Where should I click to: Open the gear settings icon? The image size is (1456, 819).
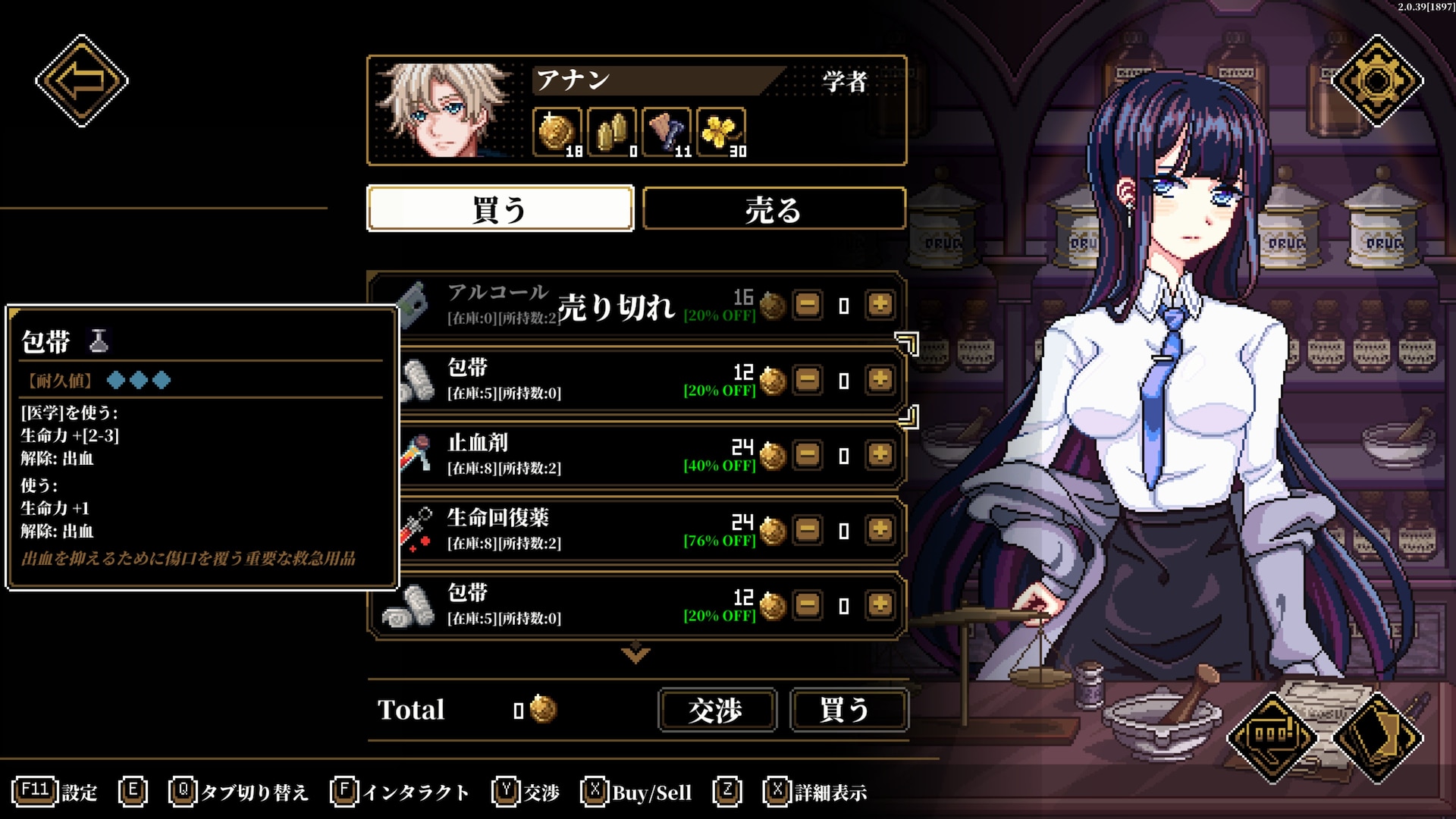coord(1376,80)
